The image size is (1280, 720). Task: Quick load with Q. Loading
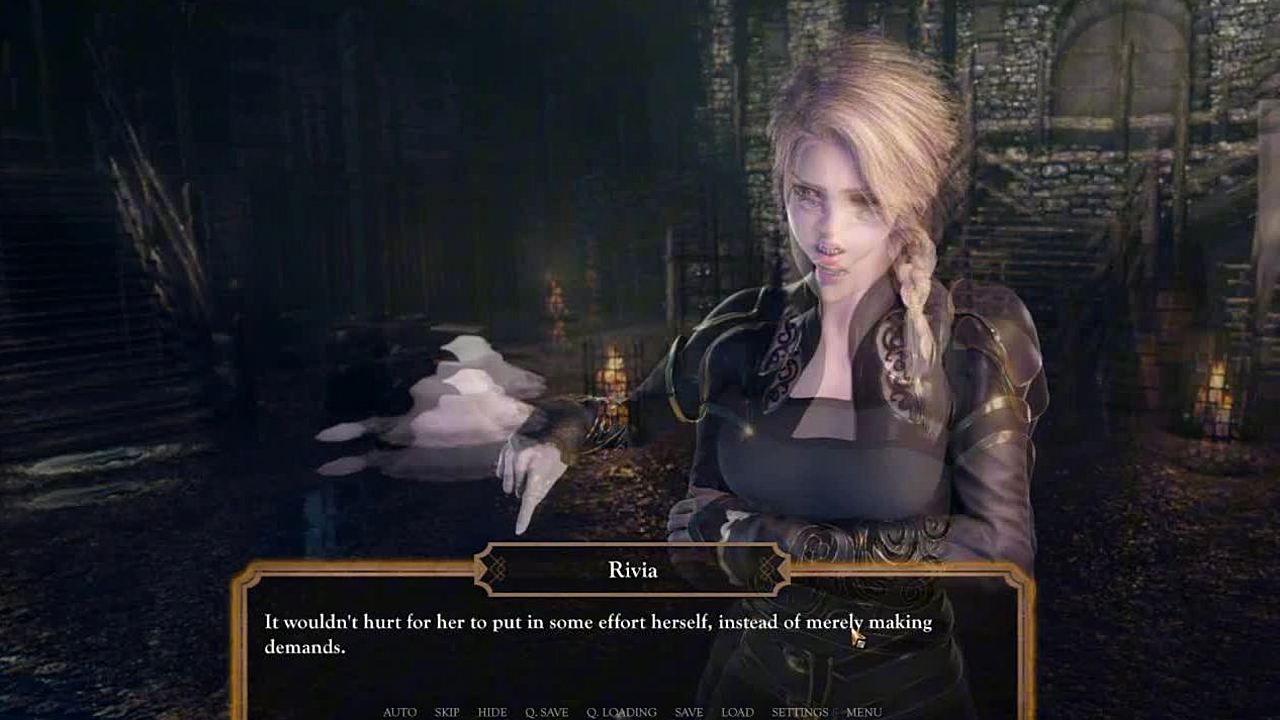point(621,712)
